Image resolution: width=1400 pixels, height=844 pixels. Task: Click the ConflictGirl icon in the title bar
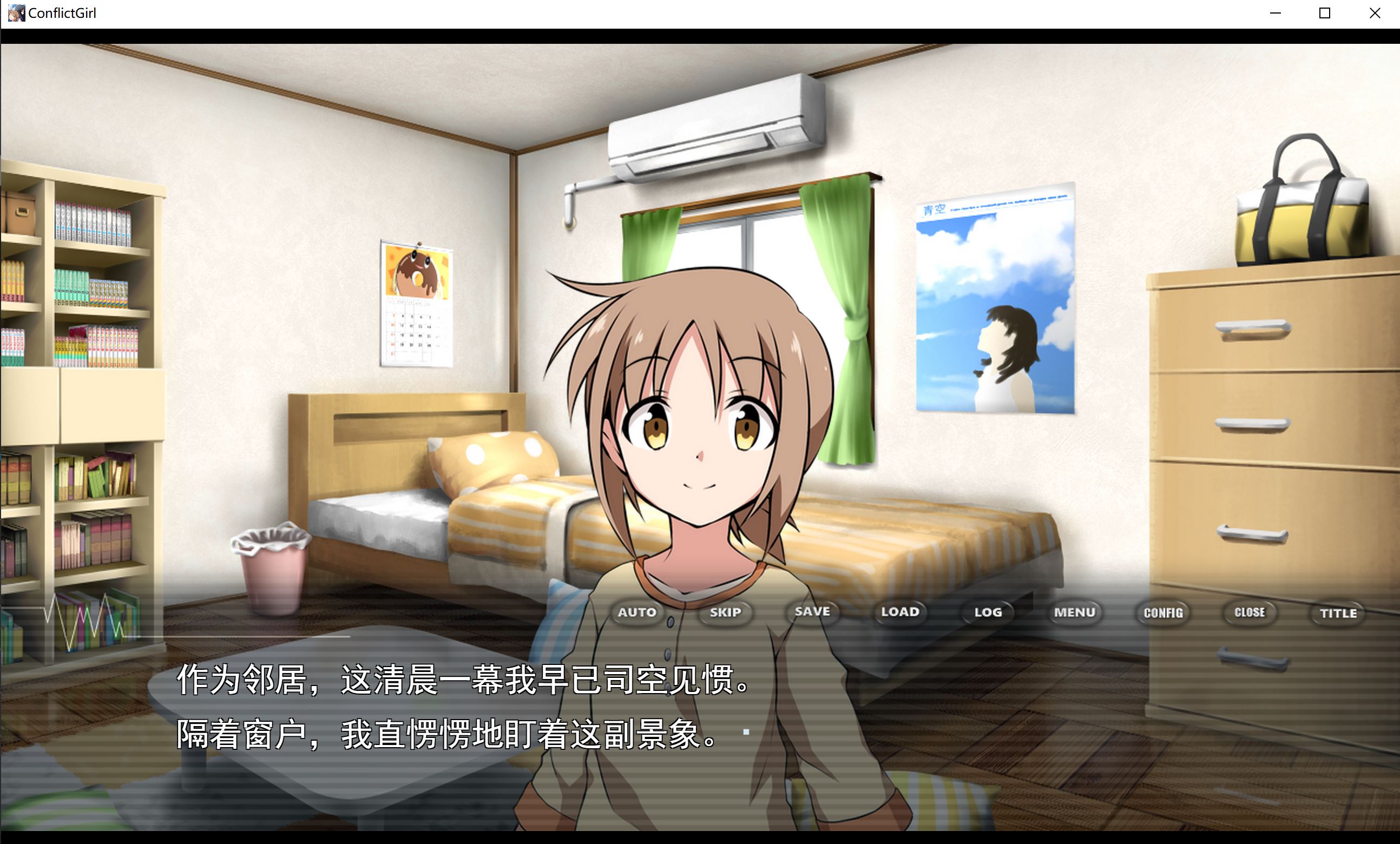tap(16, 12)
